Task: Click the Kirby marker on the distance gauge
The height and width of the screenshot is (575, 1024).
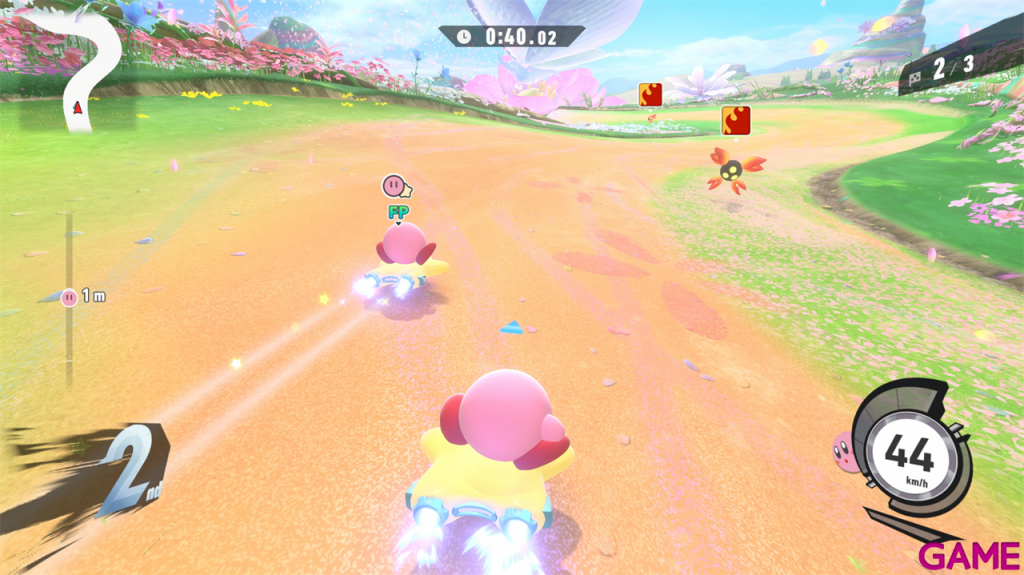Action: 69,296
